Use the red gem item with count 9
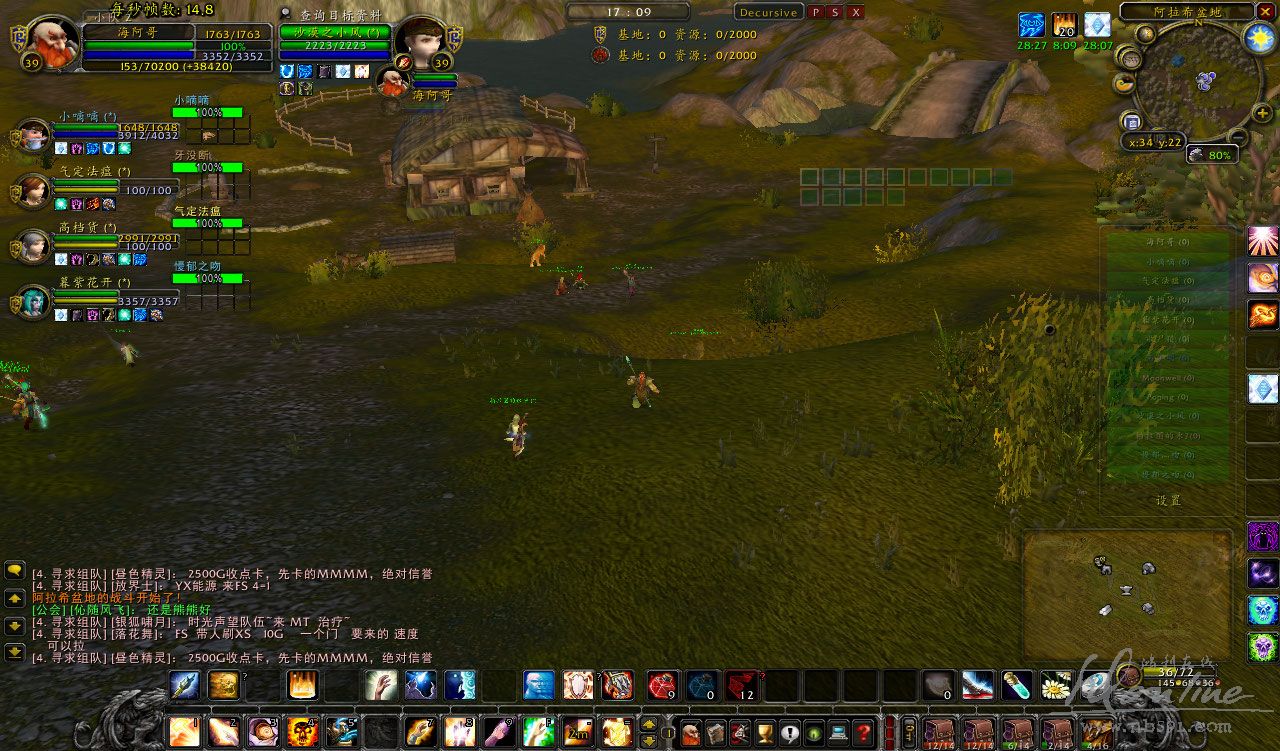The width and height of the screenshot is (1280, 751). (663, 685)
